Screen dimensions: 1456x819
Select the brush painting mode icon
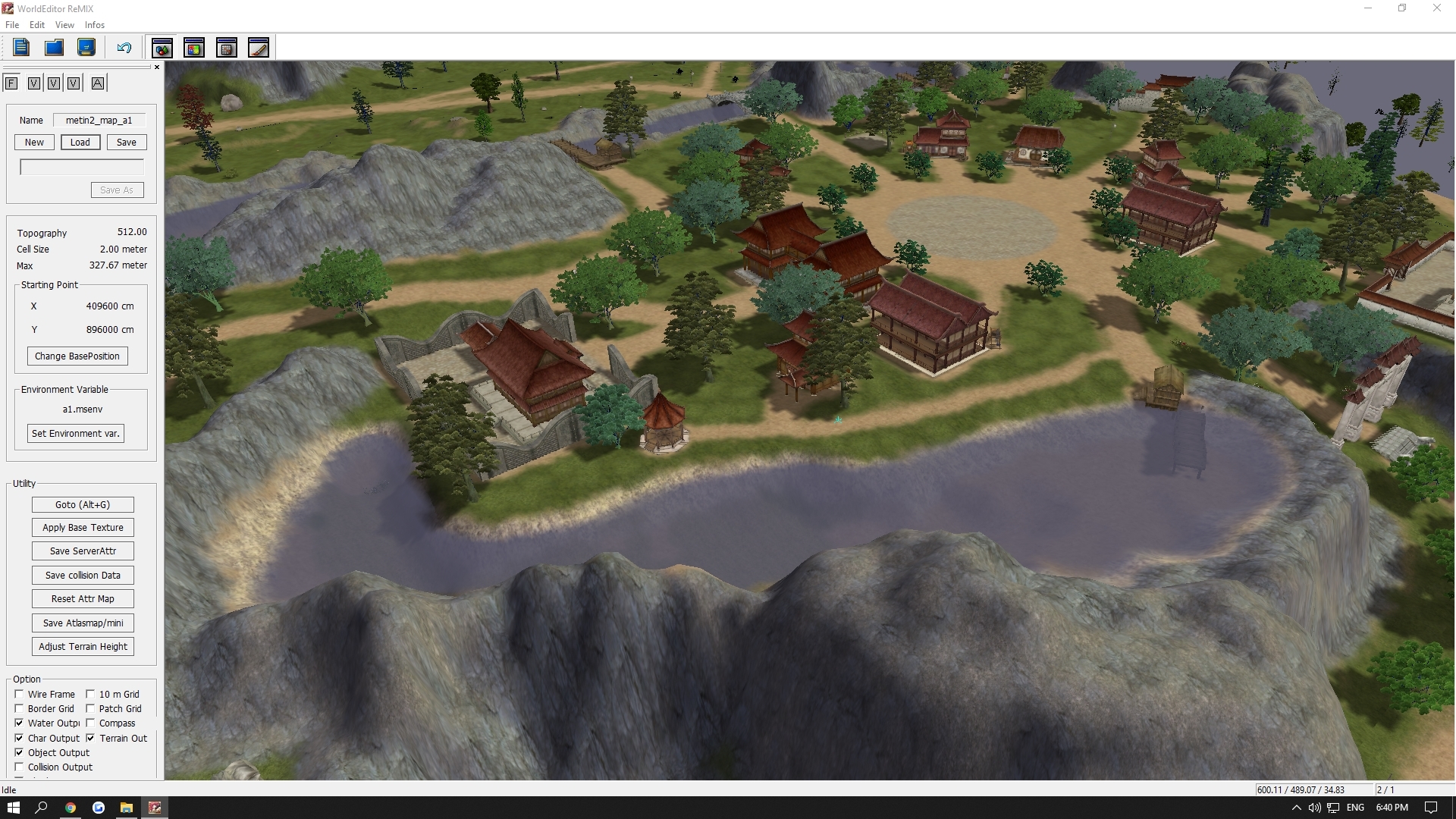click(259, 47)
